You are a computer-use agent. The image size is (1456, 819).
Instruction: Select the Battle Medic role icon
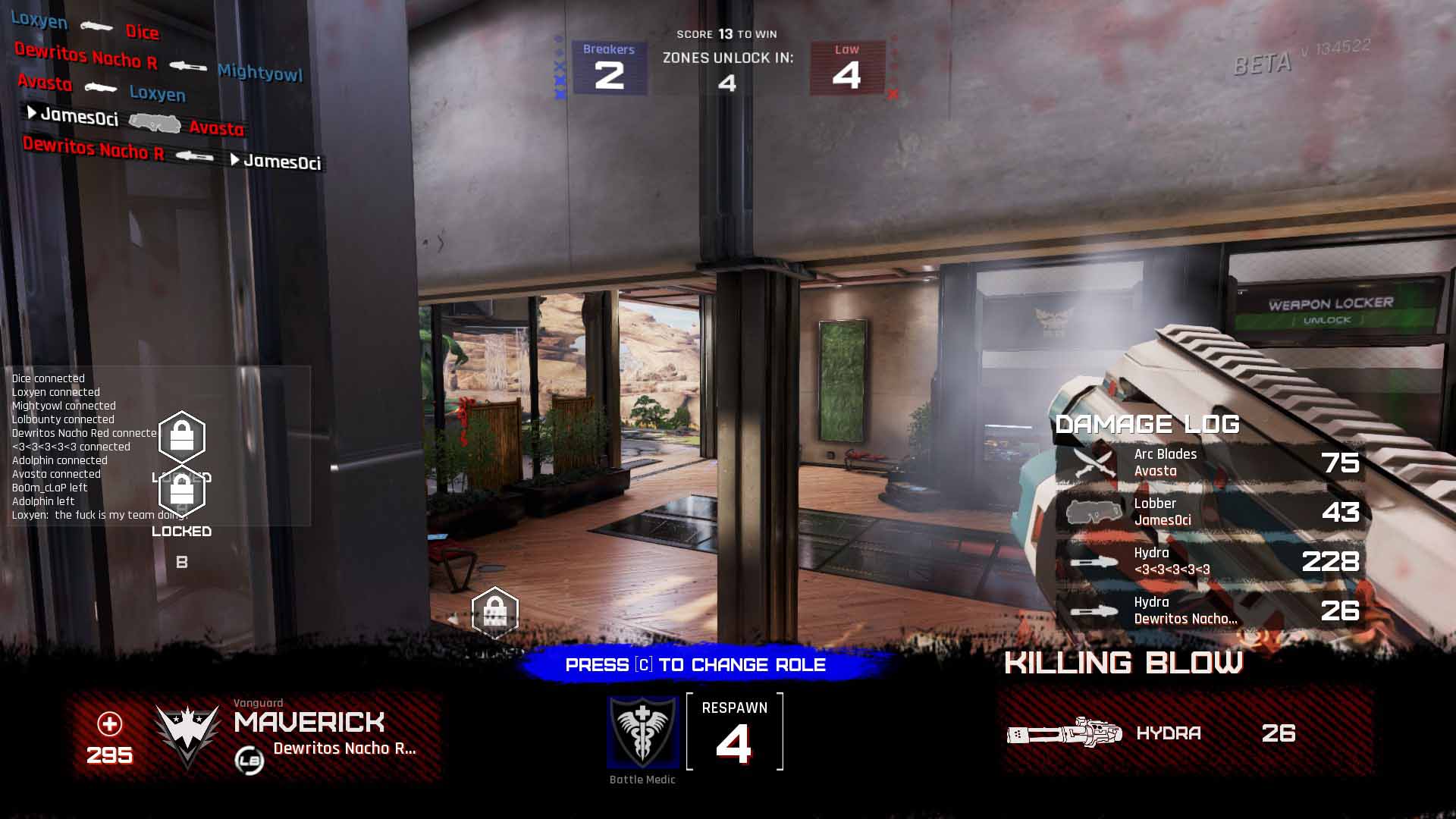pos(642,732)
